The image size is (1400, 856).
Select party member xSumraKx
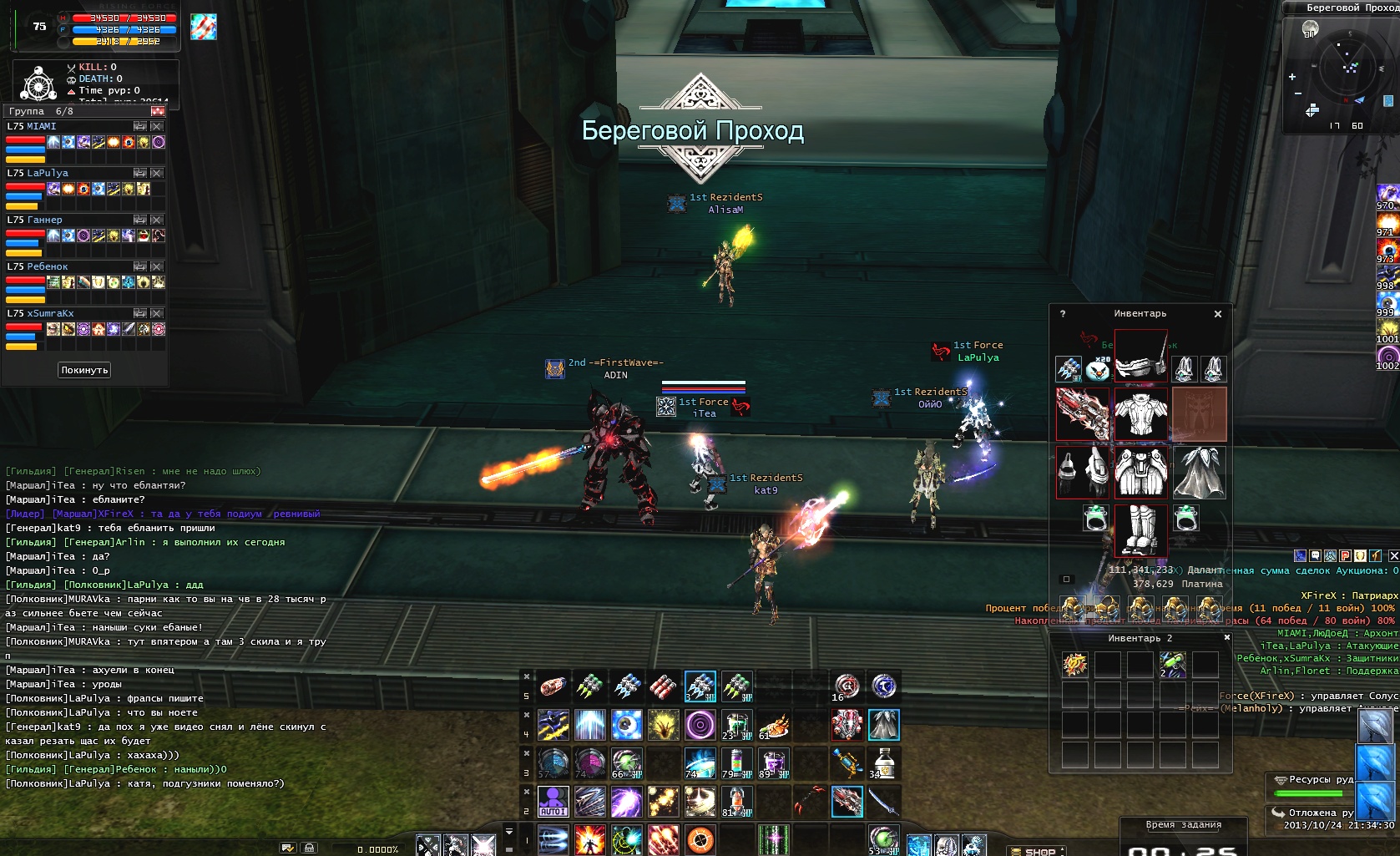50,314
